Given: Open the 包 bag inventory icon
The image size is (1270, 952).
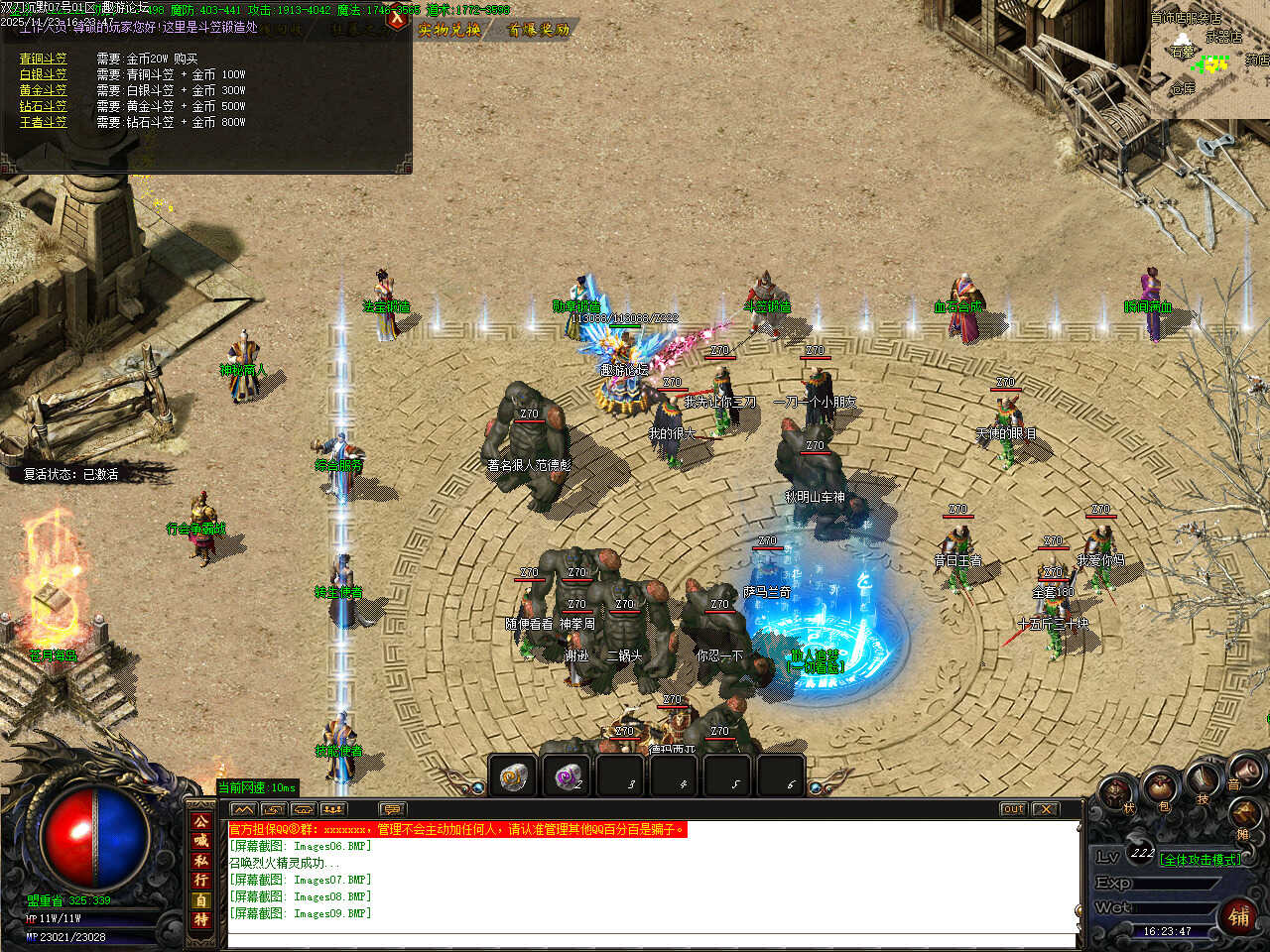Looking at the screenshot, I should pos(1163,790).
